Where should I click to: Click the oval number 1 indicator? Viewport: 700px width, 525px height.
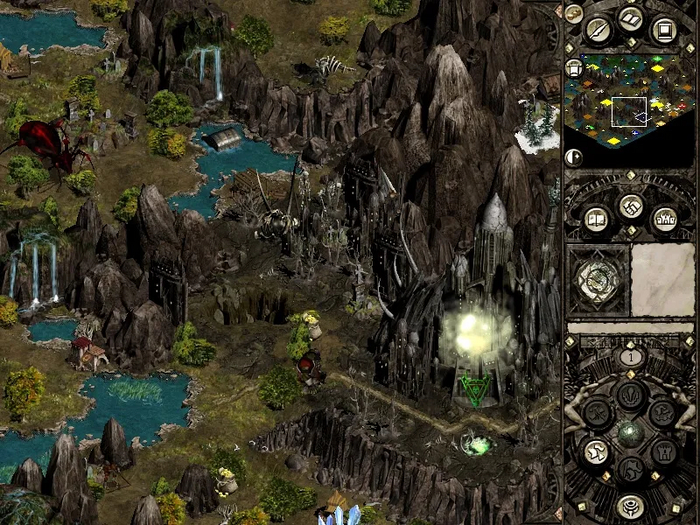point(630,356)
